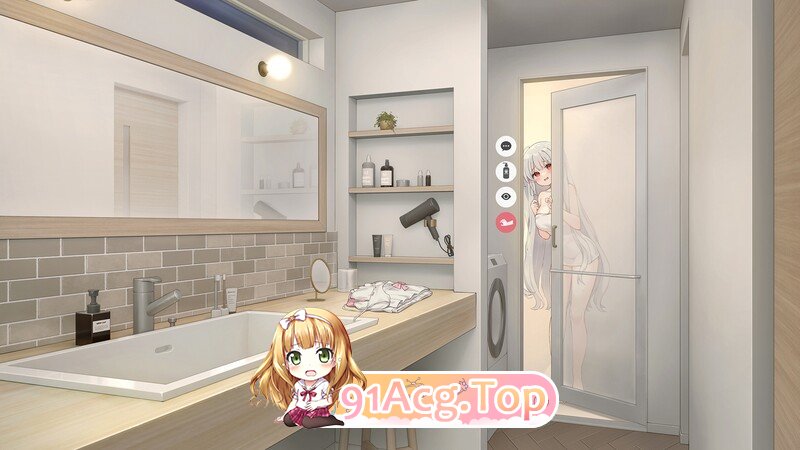Tap the pink hand touch icon
800x450 pixels.
505,223
